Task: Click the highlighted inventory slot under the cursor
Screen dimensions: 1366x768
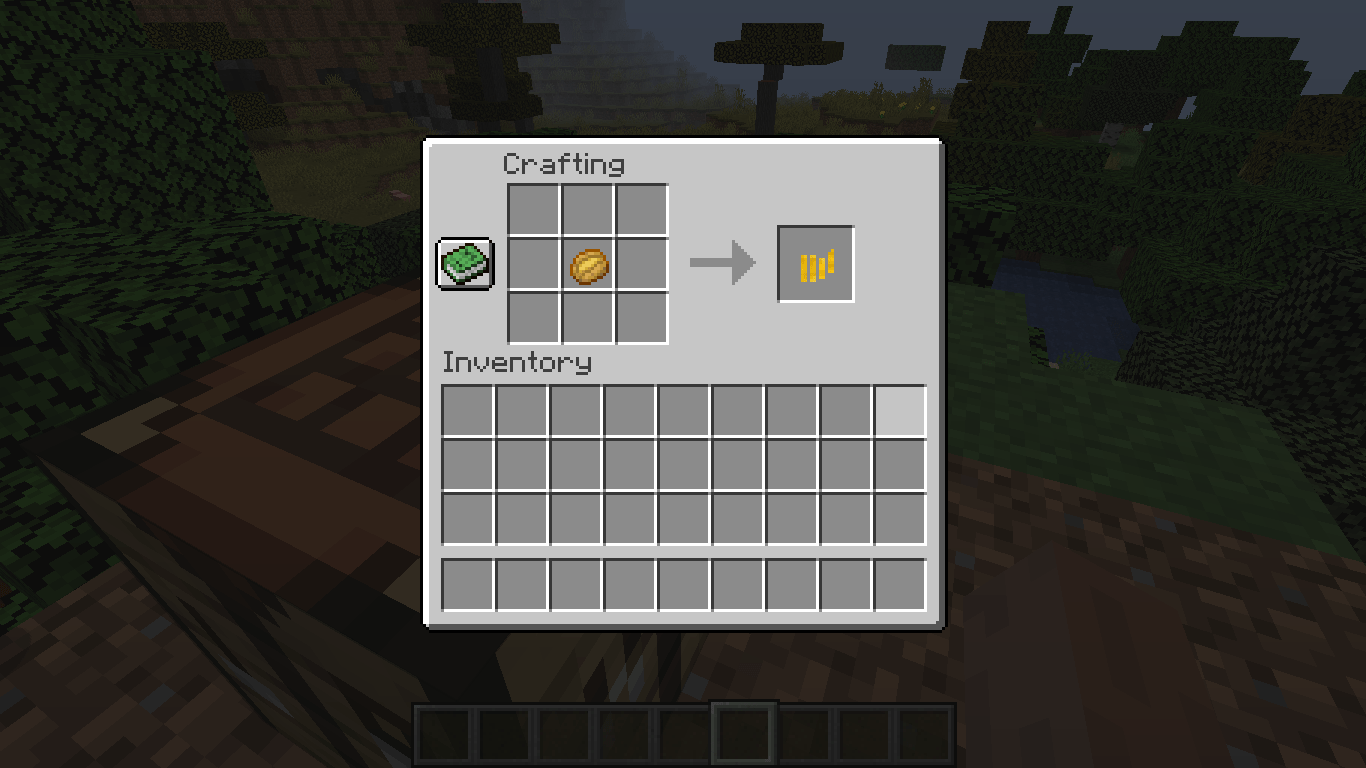Action: click(898, 412)
